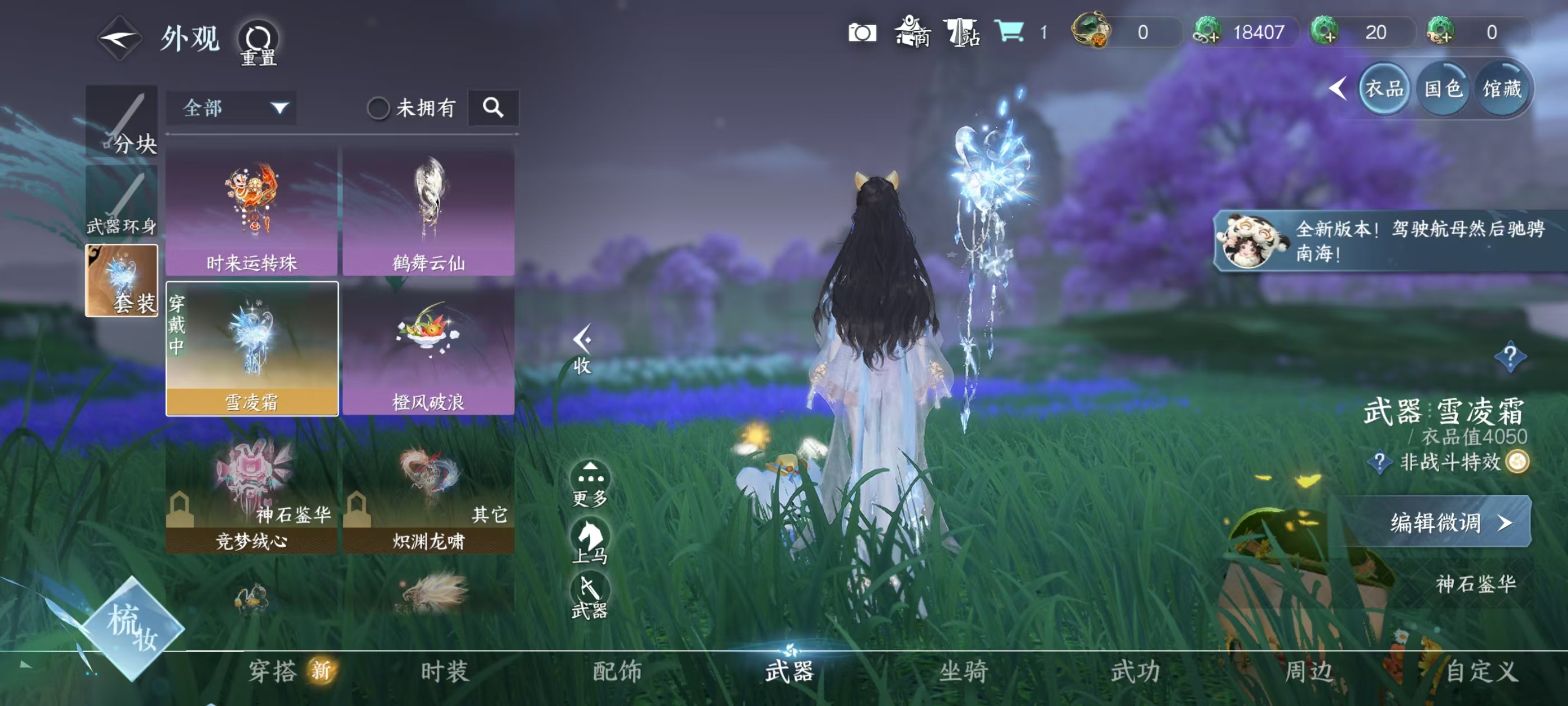
Task: Click the search magnifier icon
Action: 494,108
